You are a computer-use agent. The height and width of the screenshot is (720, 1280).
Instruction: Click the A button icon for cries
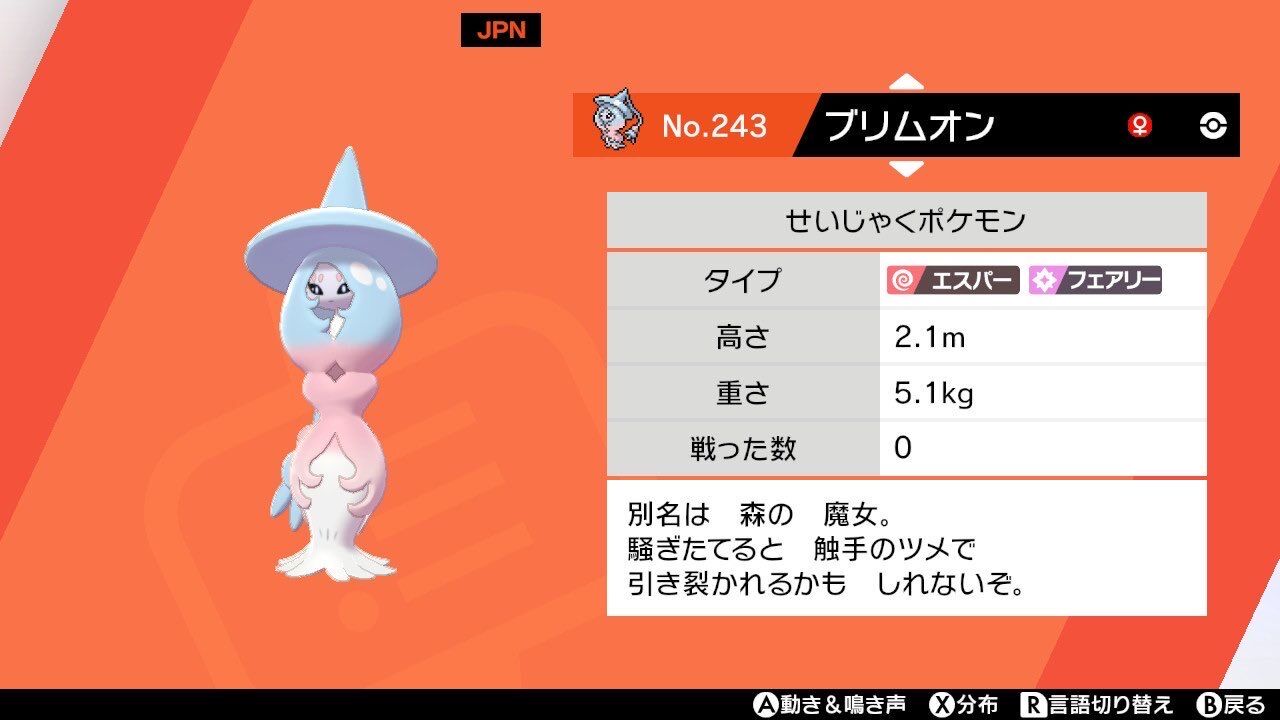765,703
